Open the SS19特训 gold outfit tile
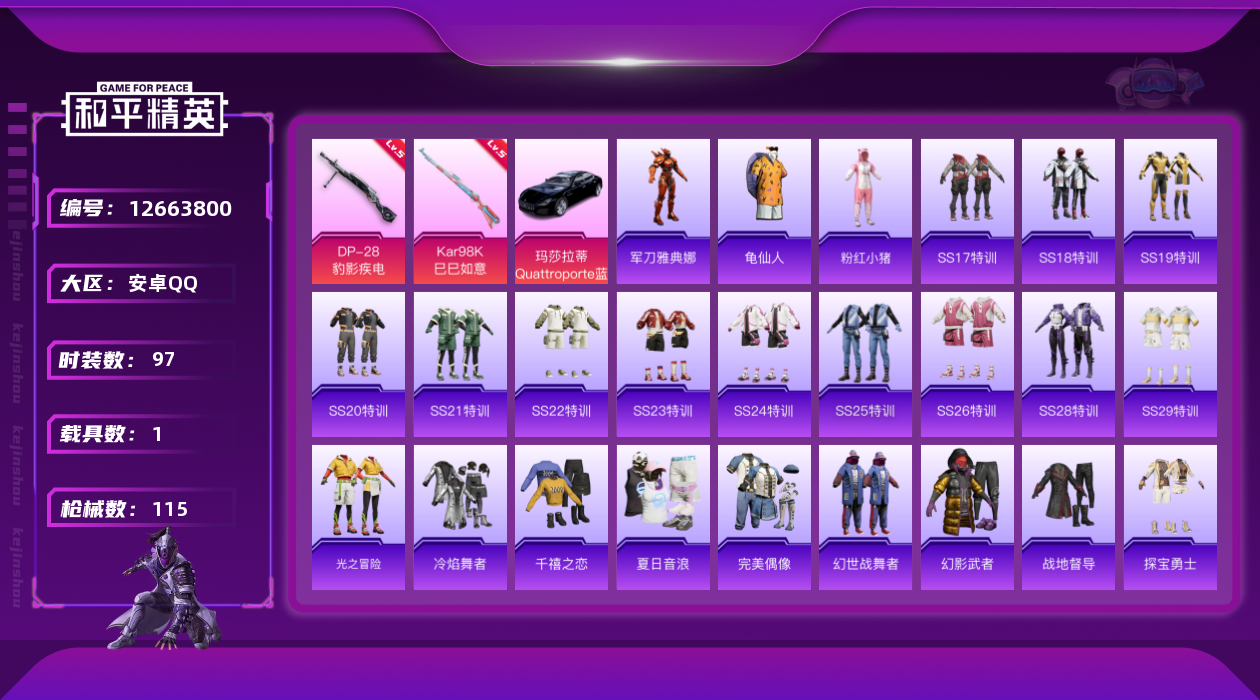The height and width of the screenshot is (700, 1260). 1170,211
